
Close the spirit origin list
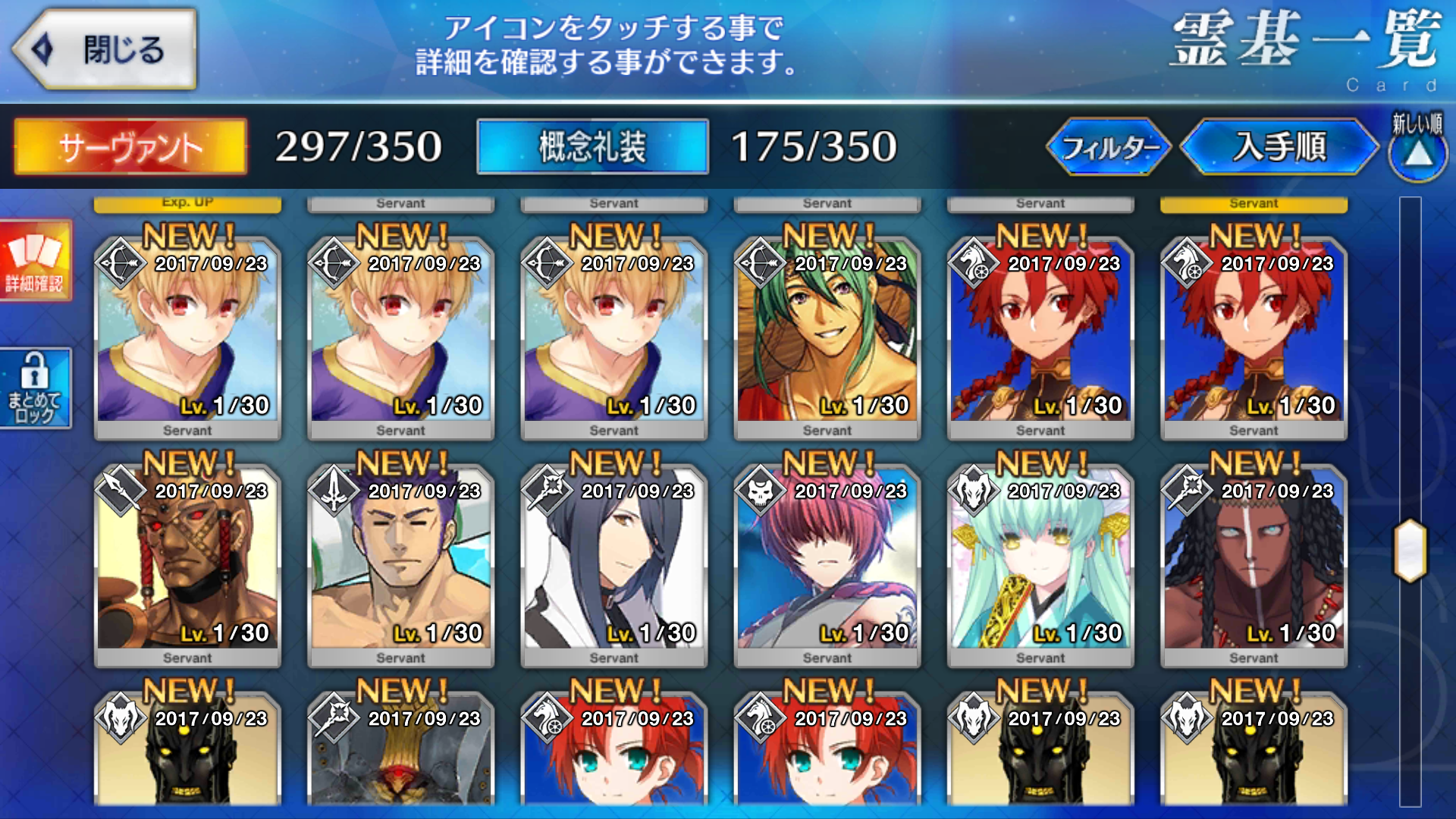coord(105,50)
